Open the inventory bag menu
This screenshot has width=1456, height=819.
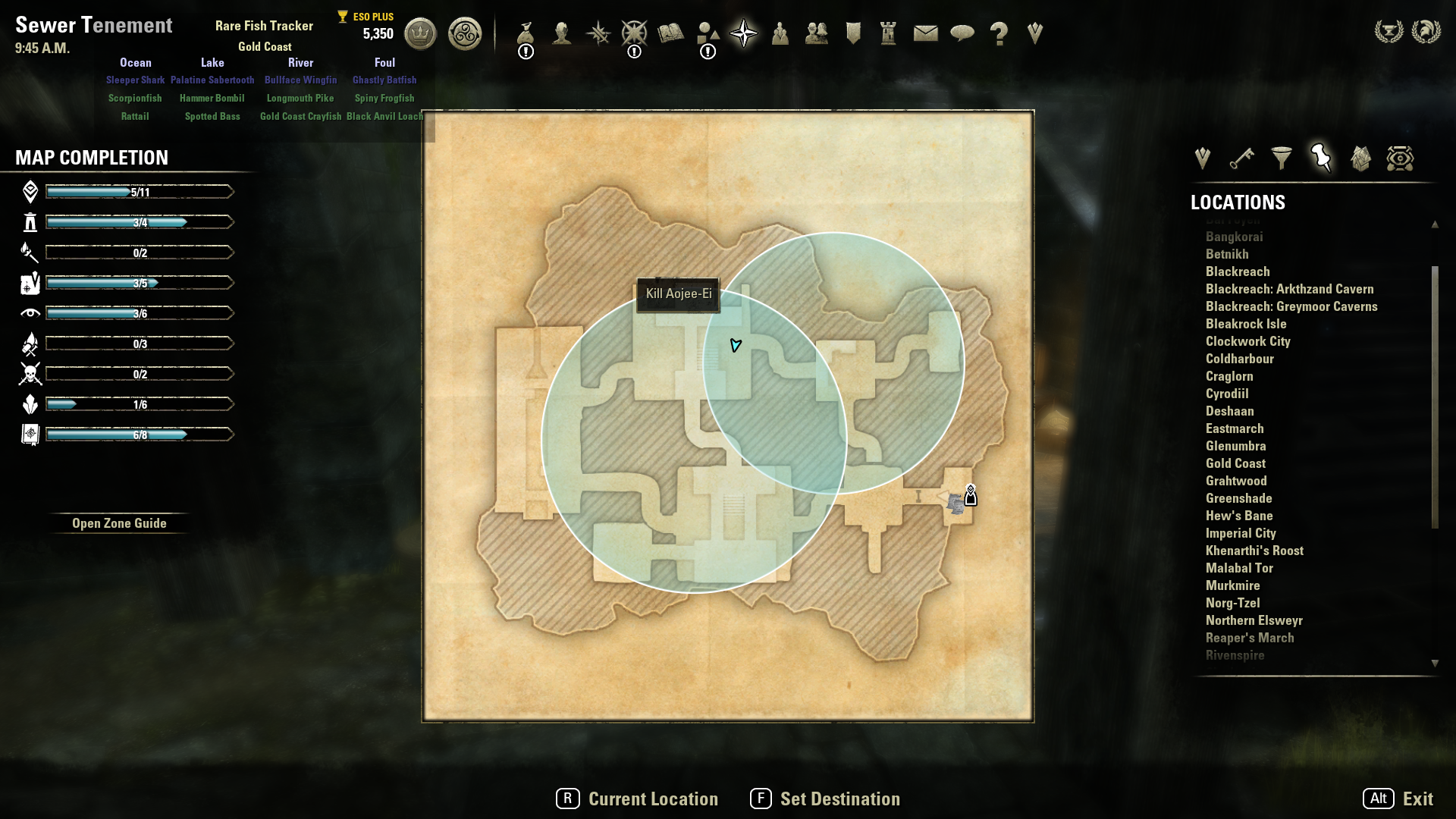coord(526,33)
